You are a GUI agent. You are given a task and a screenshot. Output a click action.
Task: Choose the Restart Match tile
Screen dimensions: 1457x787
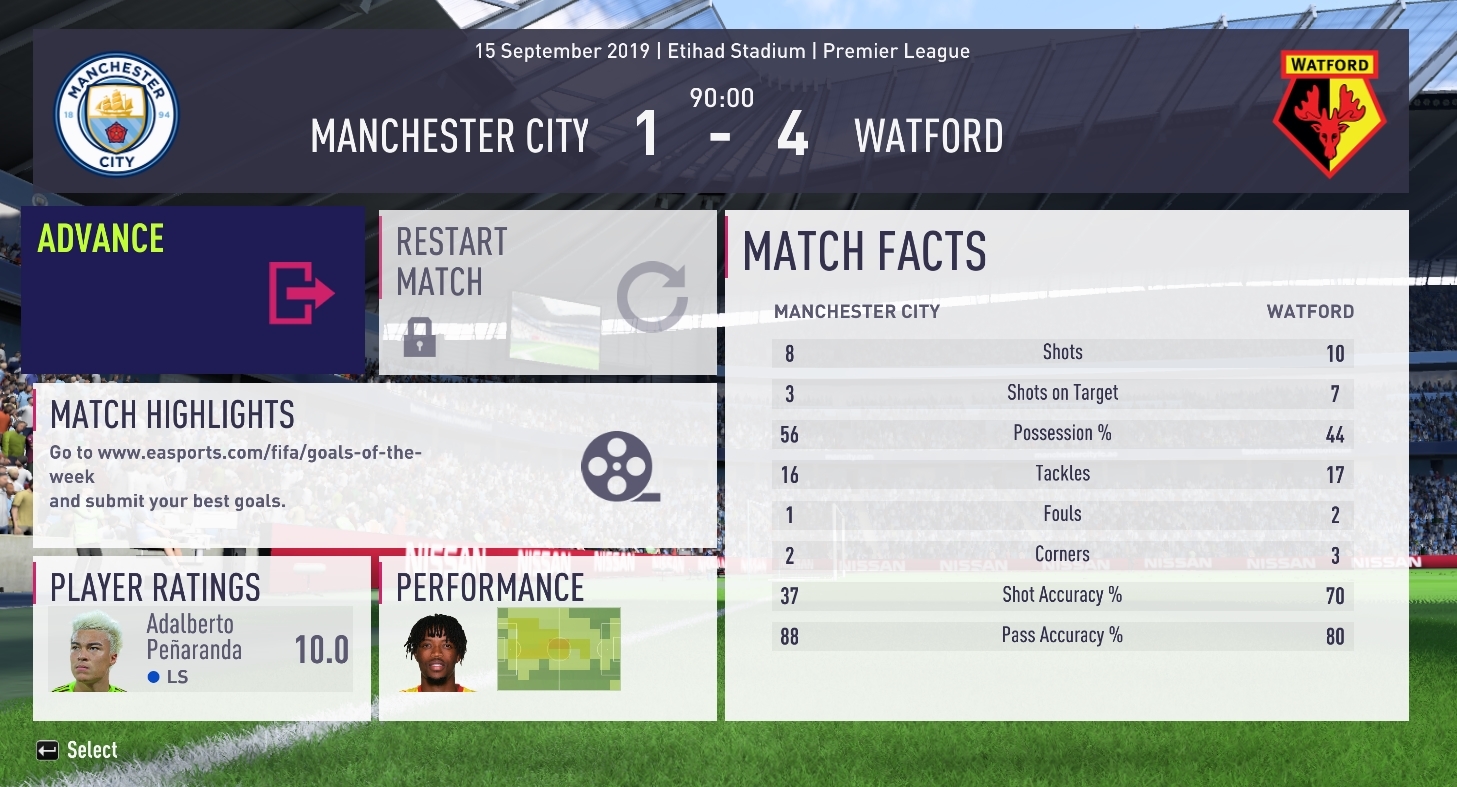point(547,292)
